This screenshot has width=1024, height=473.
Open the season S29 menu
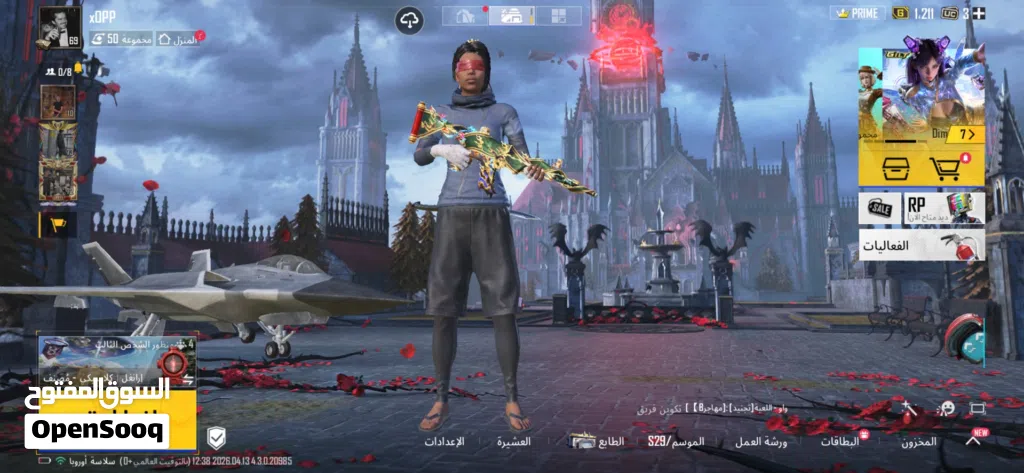[675, 441]
